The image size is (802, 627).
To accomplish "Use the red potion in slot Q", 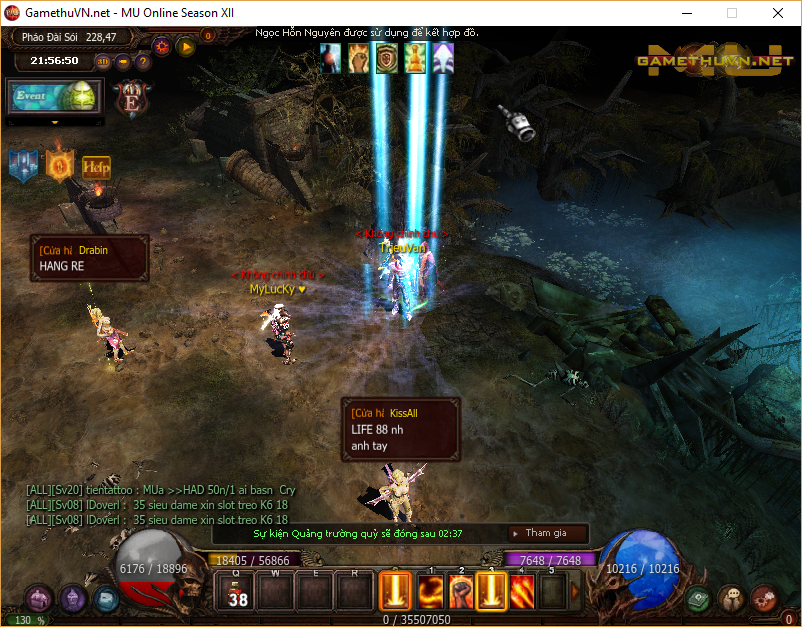I will coord(236,592).
